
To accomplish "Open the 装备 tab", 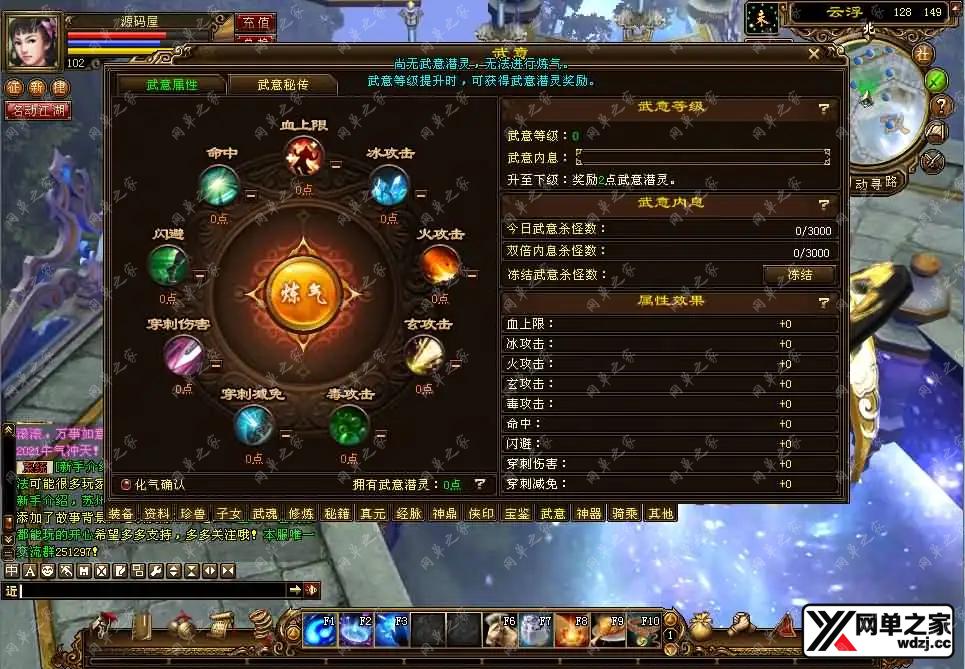I will 121,514.
